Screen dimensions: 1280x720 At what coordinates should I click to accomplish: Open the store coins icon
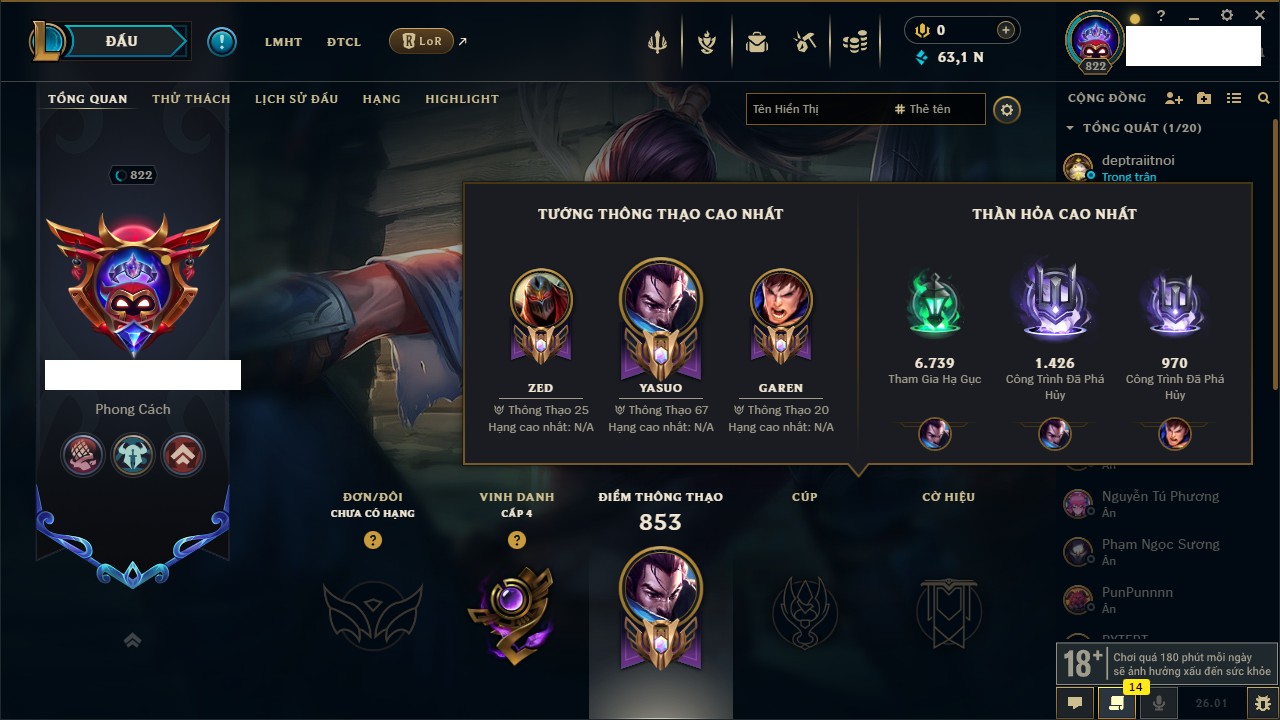click(854, 42)
